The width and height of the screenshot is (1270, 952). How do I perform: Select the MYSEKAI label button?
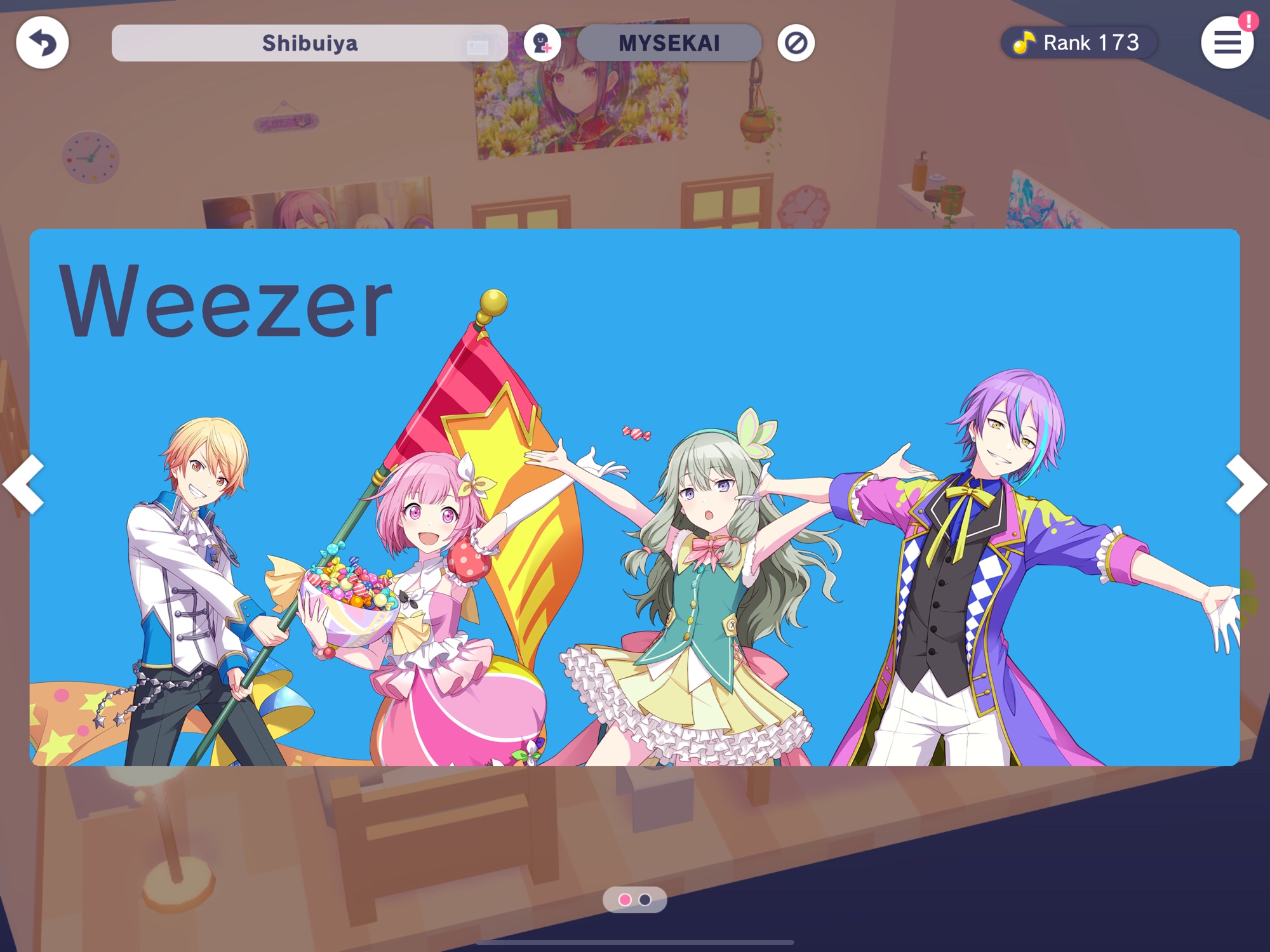tap(669, 43)
